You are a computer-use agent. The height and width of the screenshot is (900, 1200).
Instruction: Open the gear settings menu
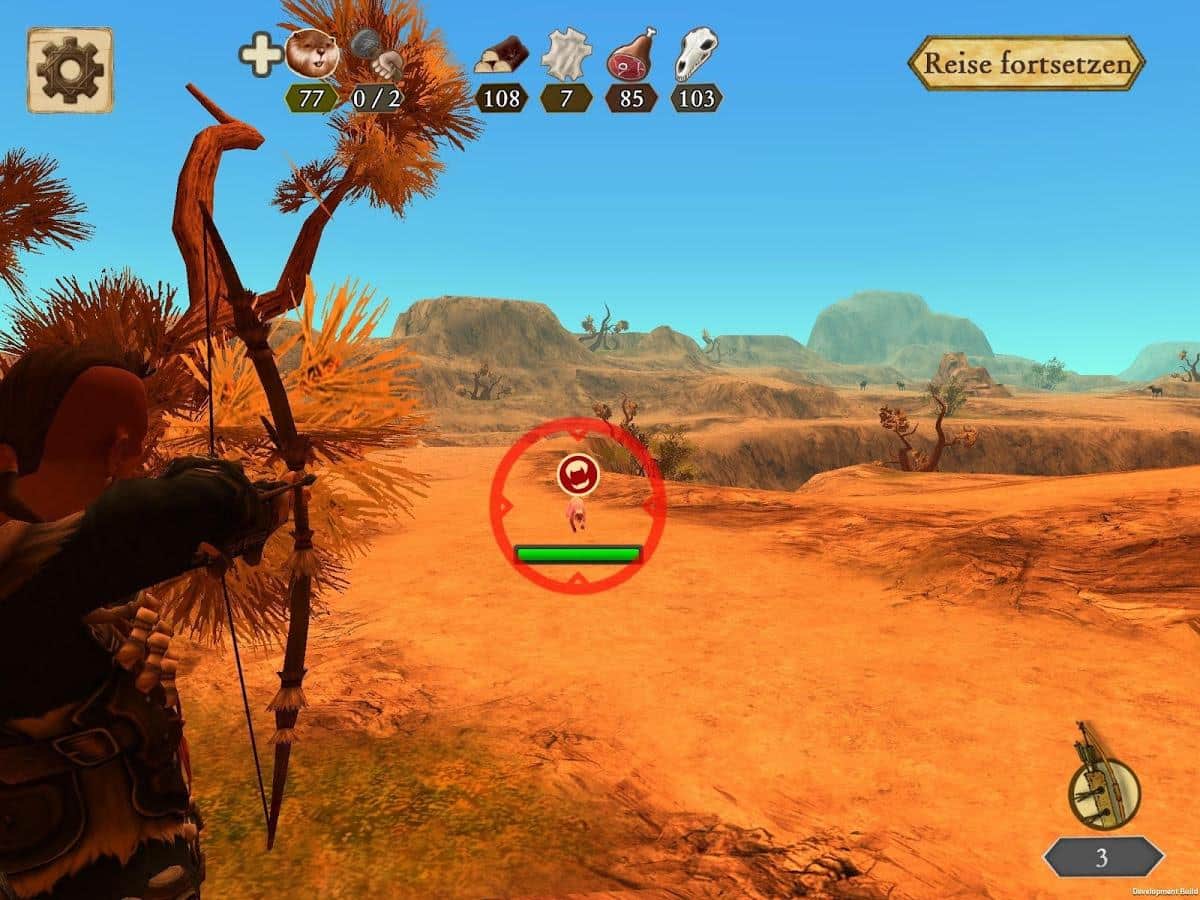70,70
